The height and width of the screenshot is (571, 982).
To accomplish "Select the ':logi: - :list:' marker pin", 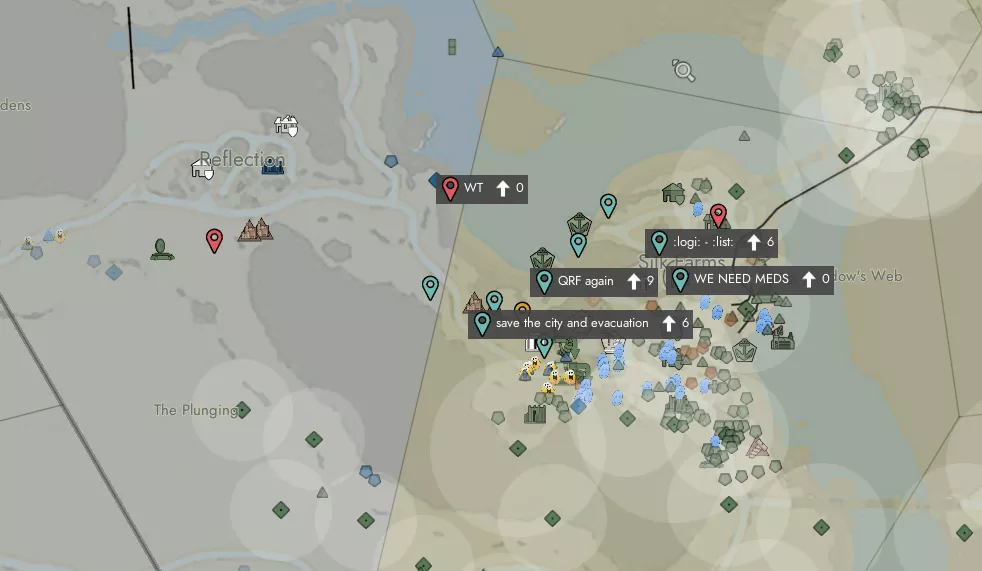I will coord(659,242).
